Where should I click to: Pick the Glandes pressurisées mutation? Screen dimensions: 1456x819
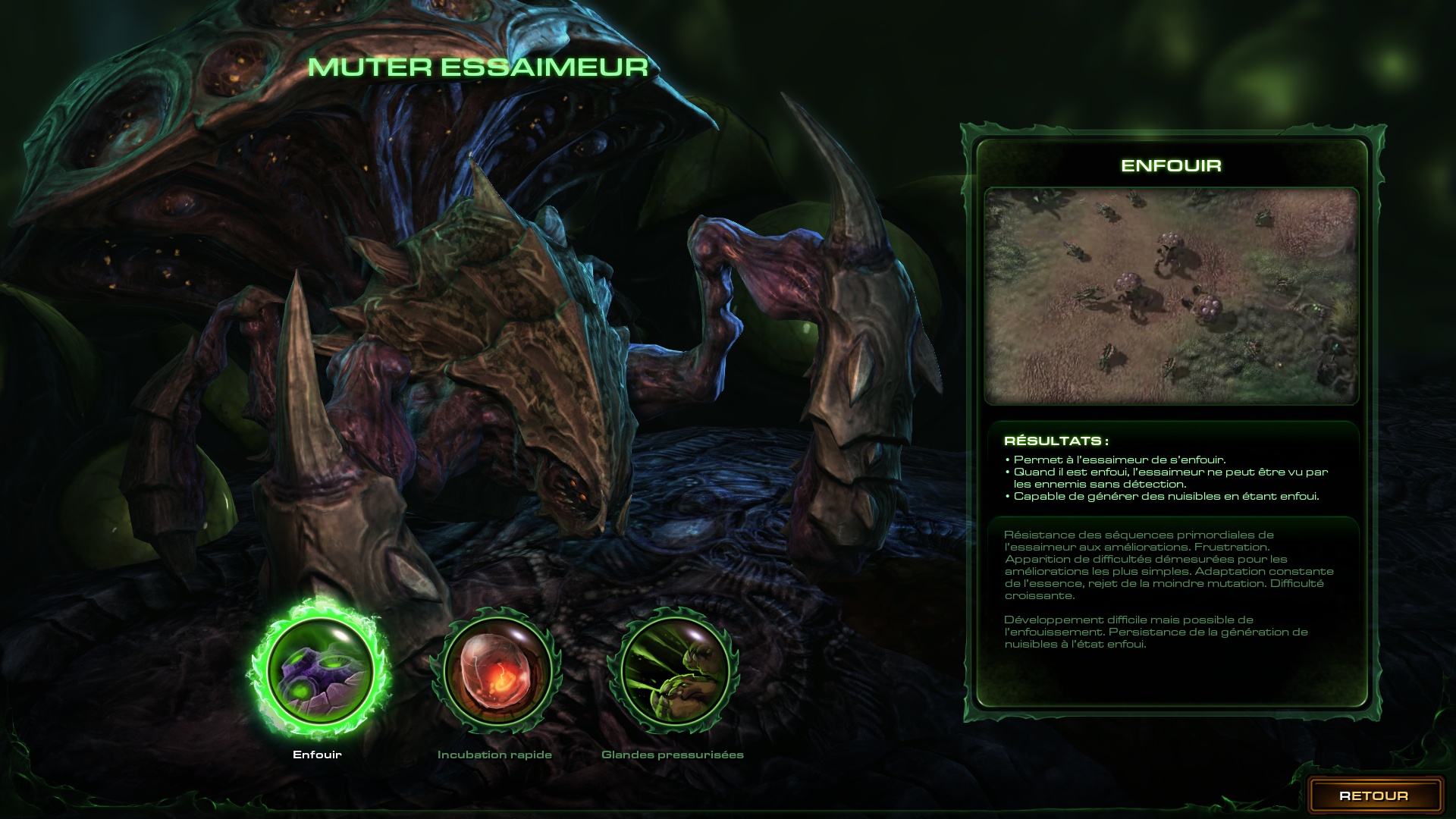tap(673, 671)
